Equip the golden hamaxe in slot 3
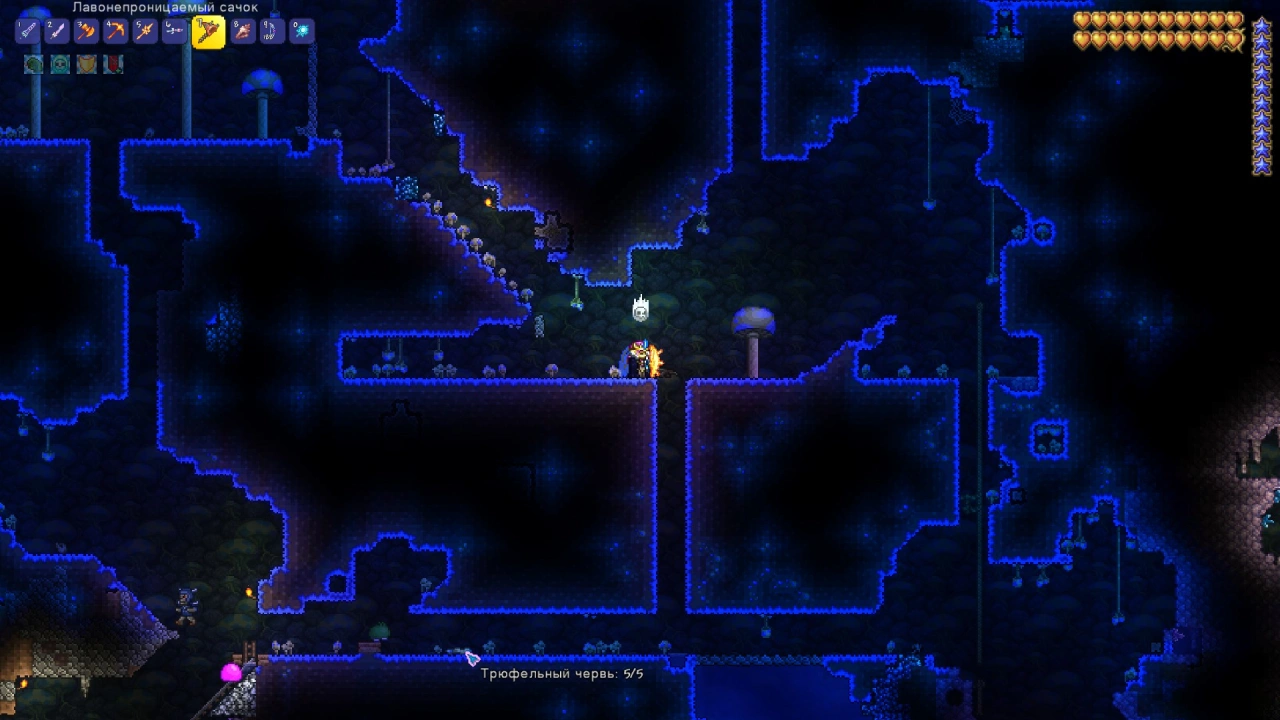1280x720 pixels. tap(86, 31)
